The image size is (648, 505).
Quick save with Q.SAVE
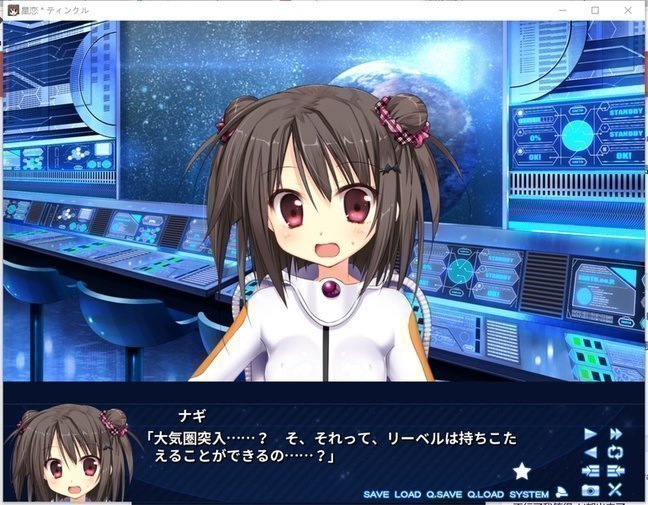[x=444, y=494]
